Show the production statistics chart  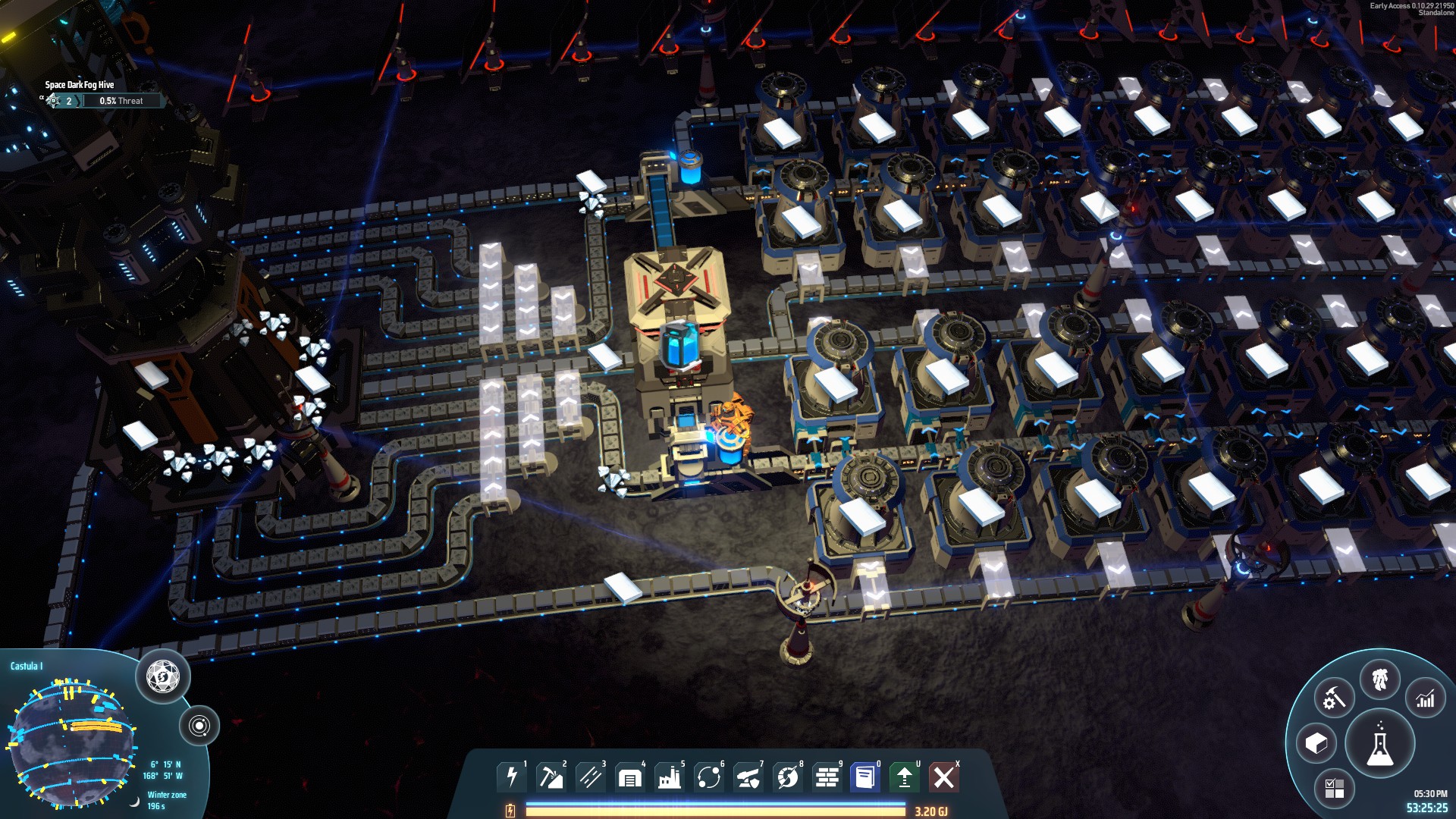pyautogui.click(x=1425, y=698)
